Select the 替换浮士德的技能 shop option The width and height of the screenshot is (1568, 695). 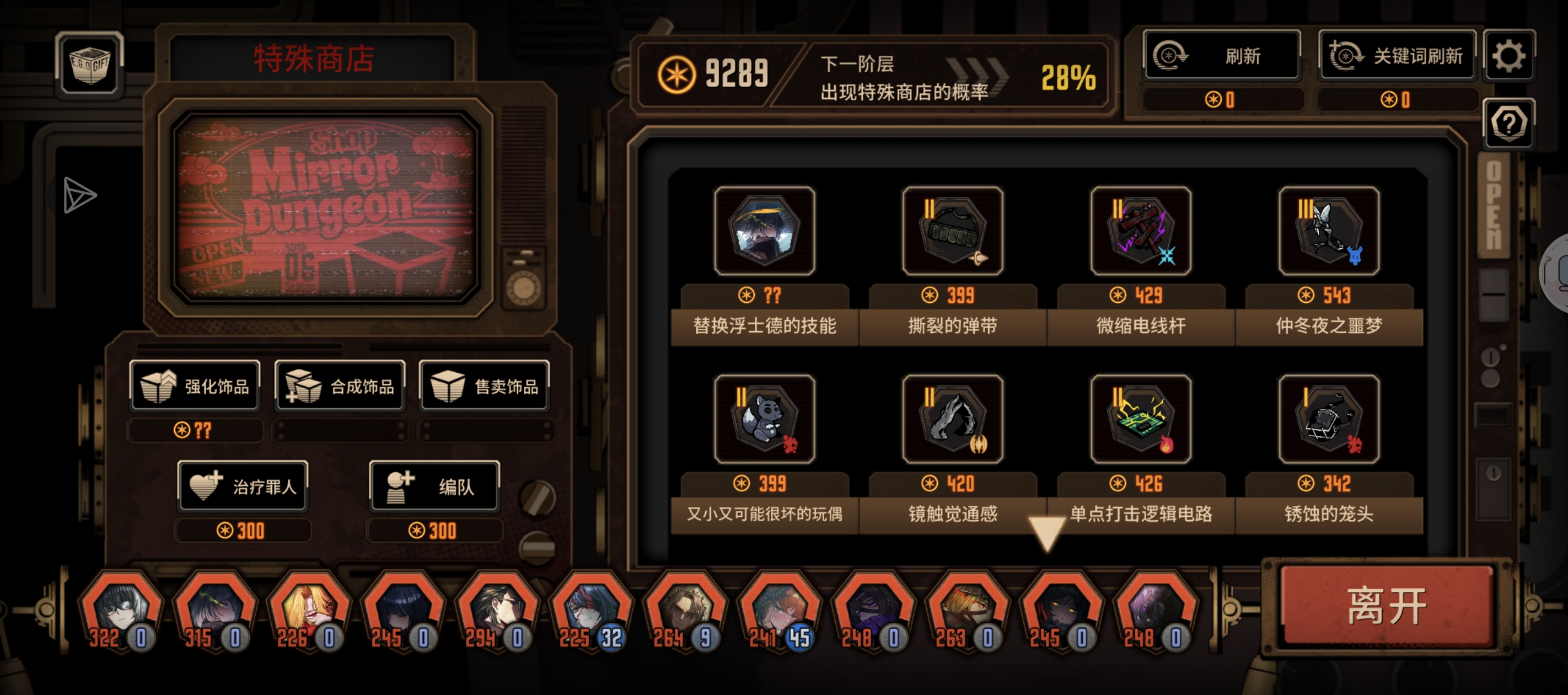pyautogui.click(x=764, y=232)
